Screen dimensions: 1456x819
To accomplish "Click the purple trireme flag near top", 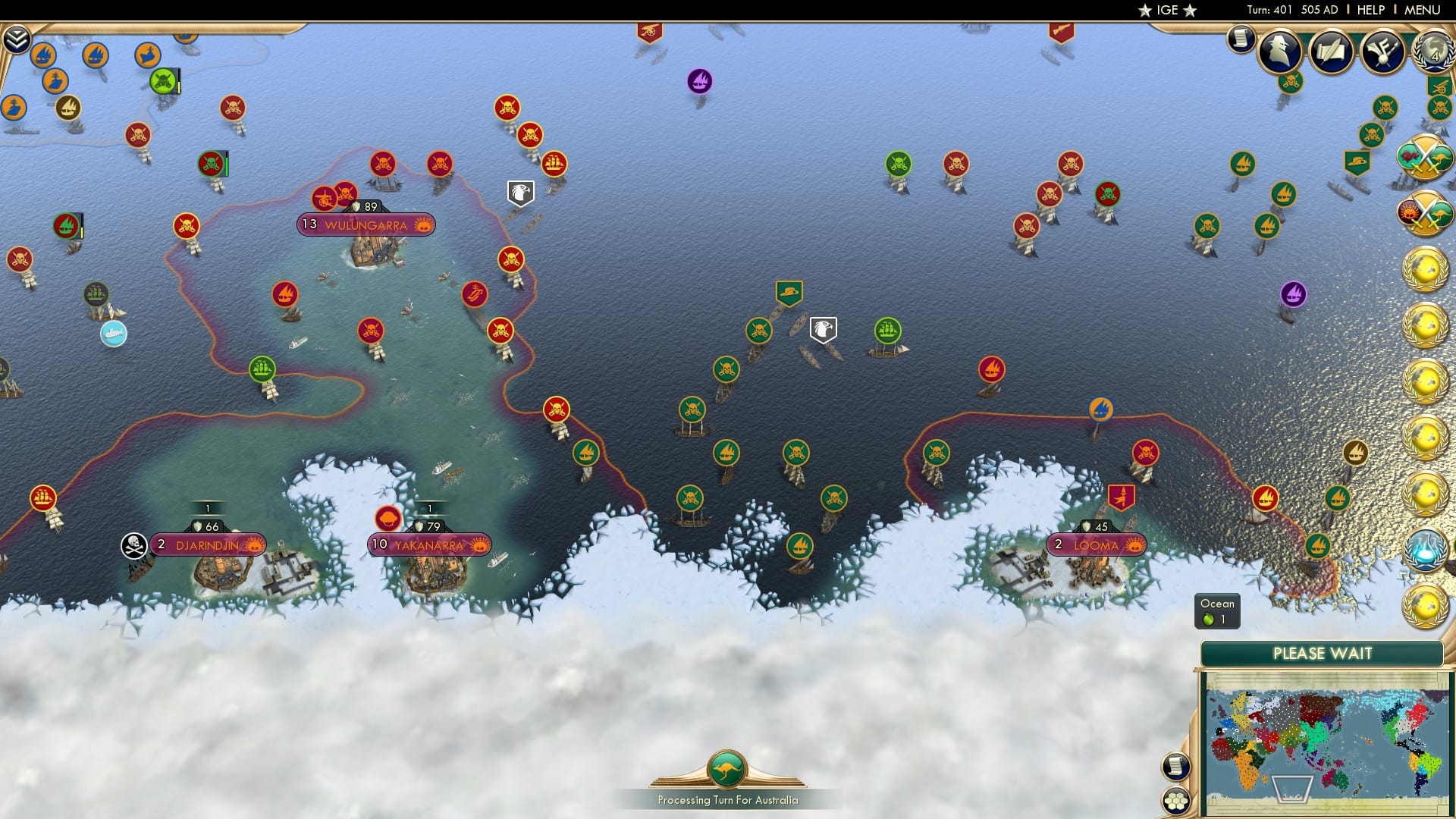I will [x=699, y=80].
